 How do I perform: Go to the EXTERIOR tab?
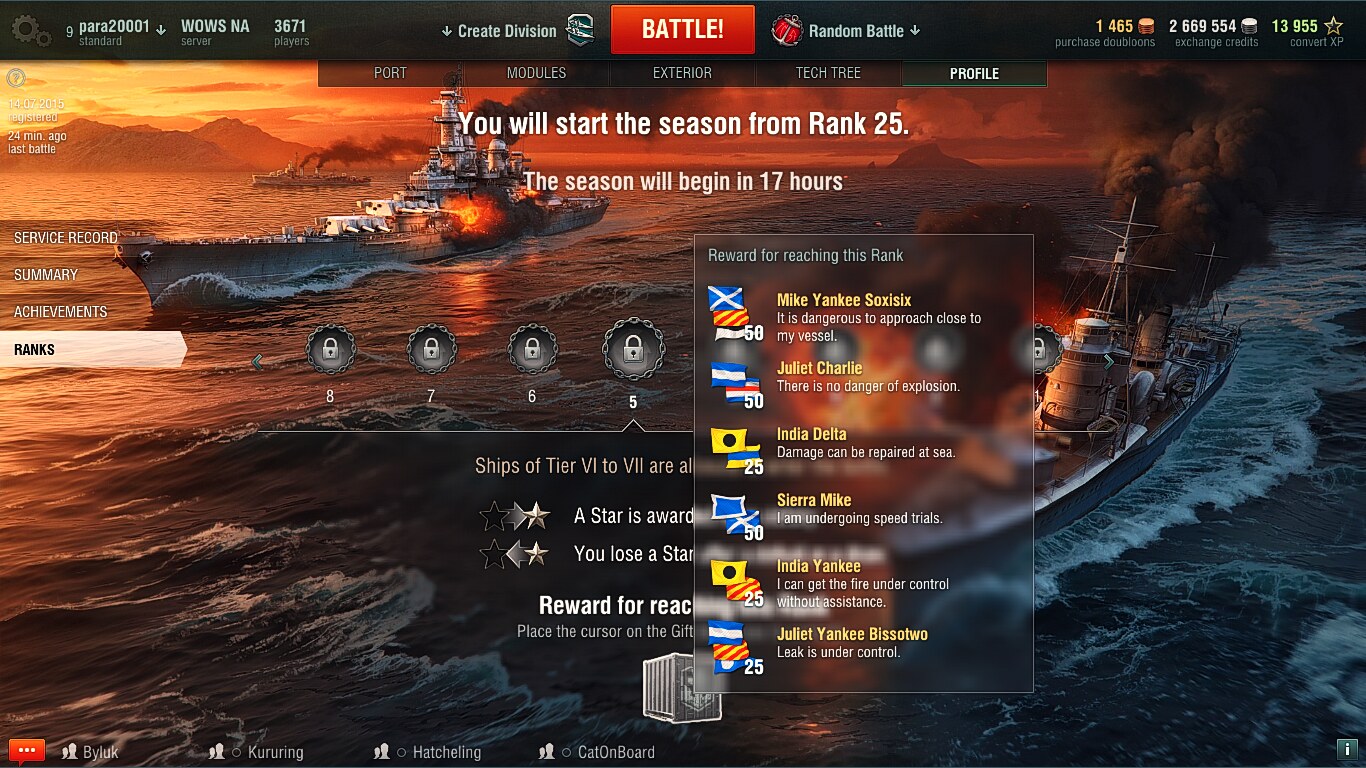pos(682,73)
